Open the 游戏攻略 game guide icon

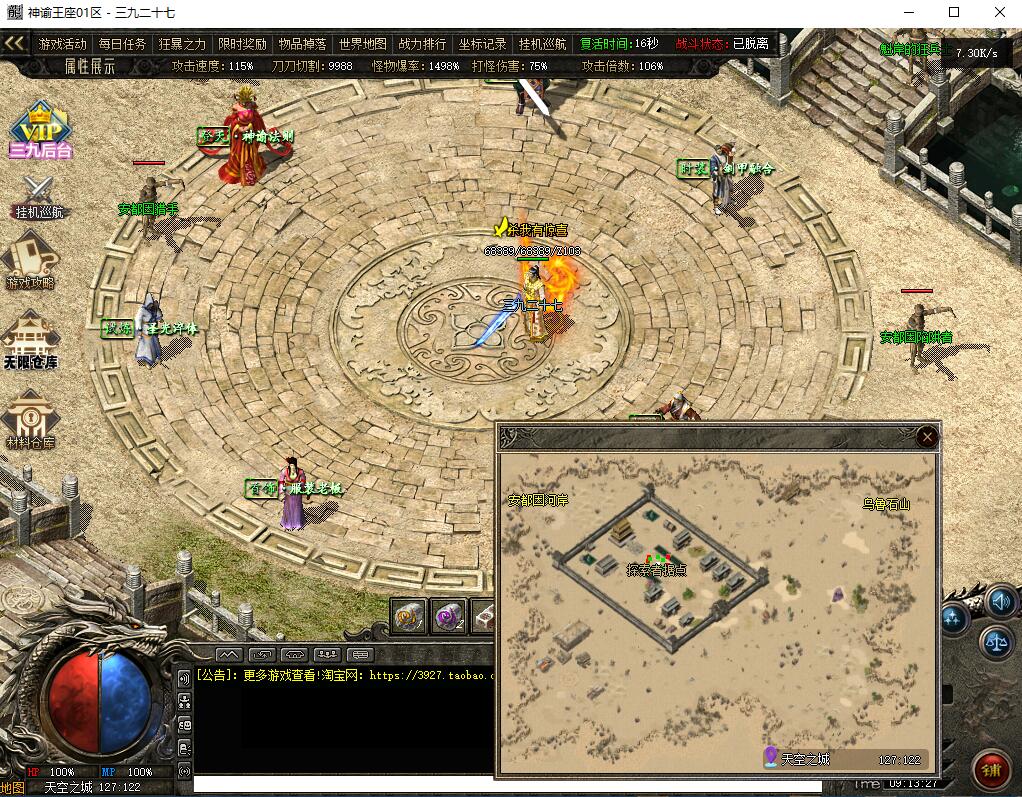(31, 260)
